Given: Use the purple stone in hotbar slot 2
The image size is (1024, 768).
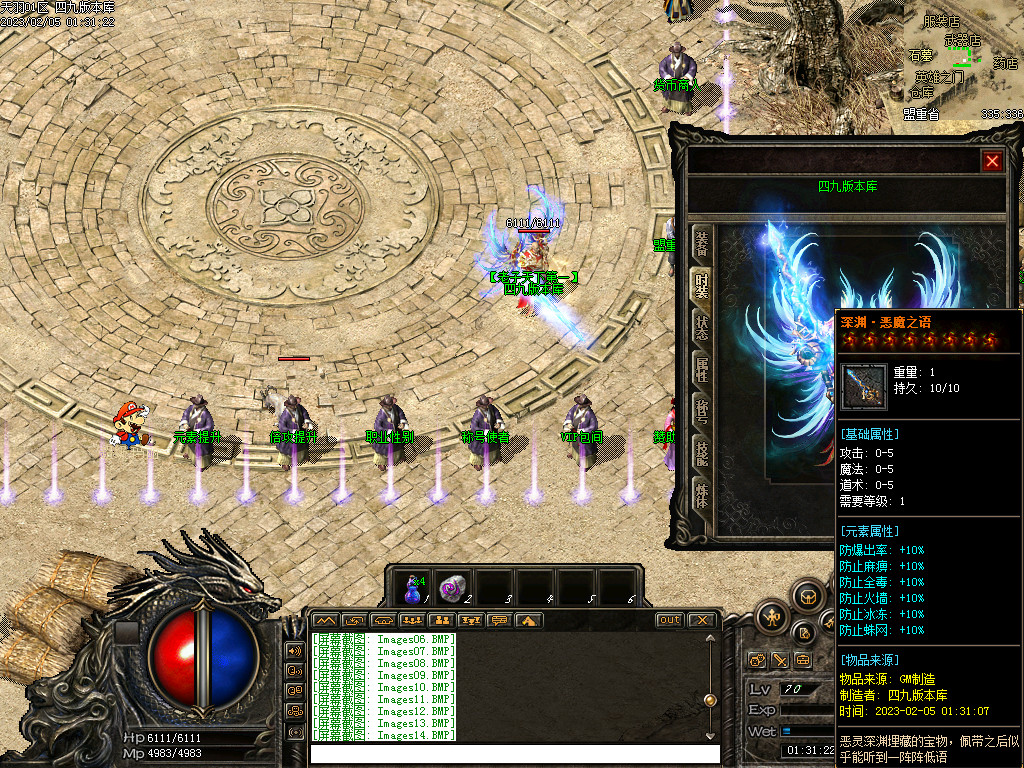Looking at the screenshot, I should coord(453,587).
